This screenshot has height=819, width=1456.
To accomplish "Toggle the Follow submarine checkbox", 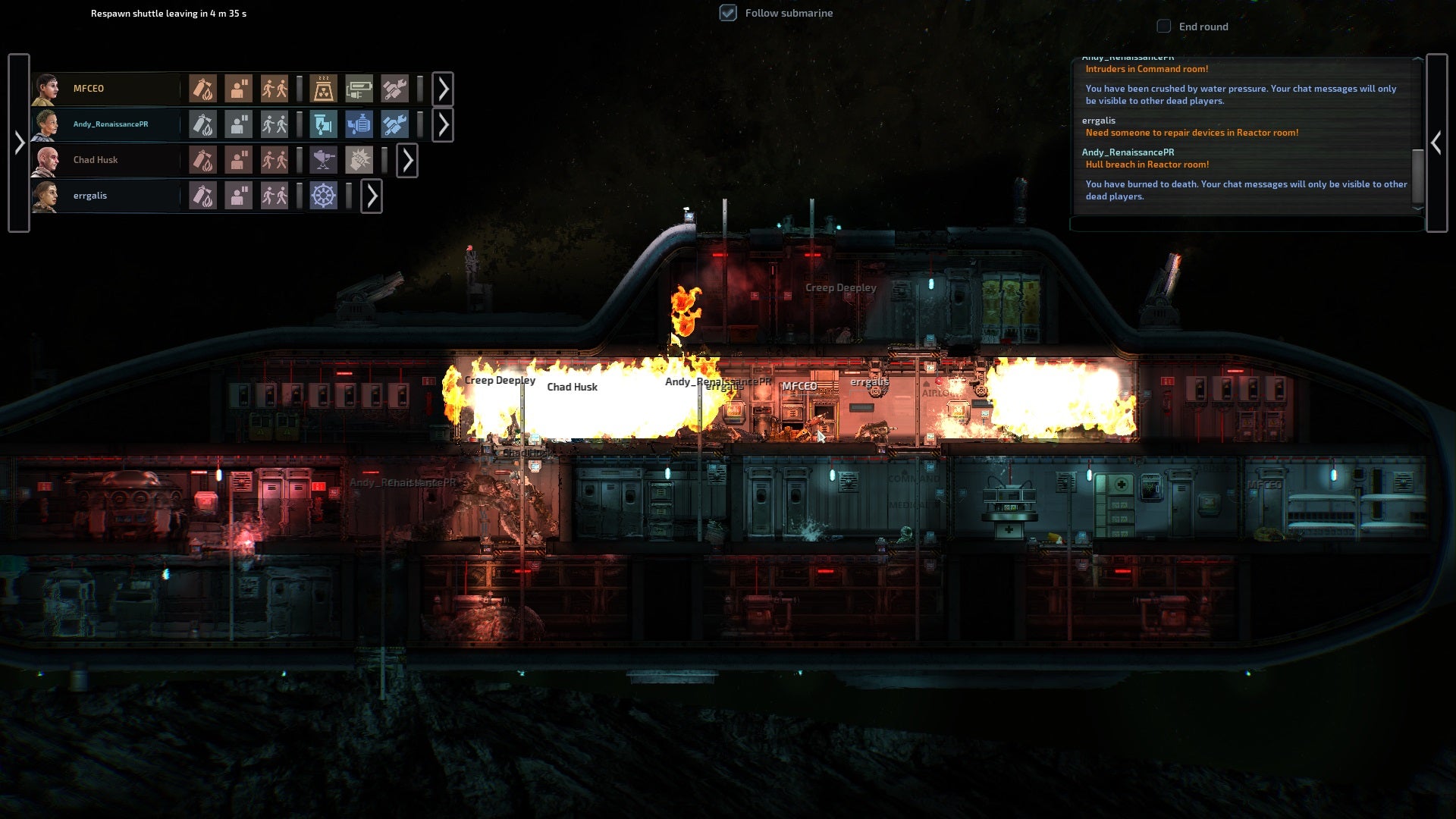I will [x=728, y=13].
